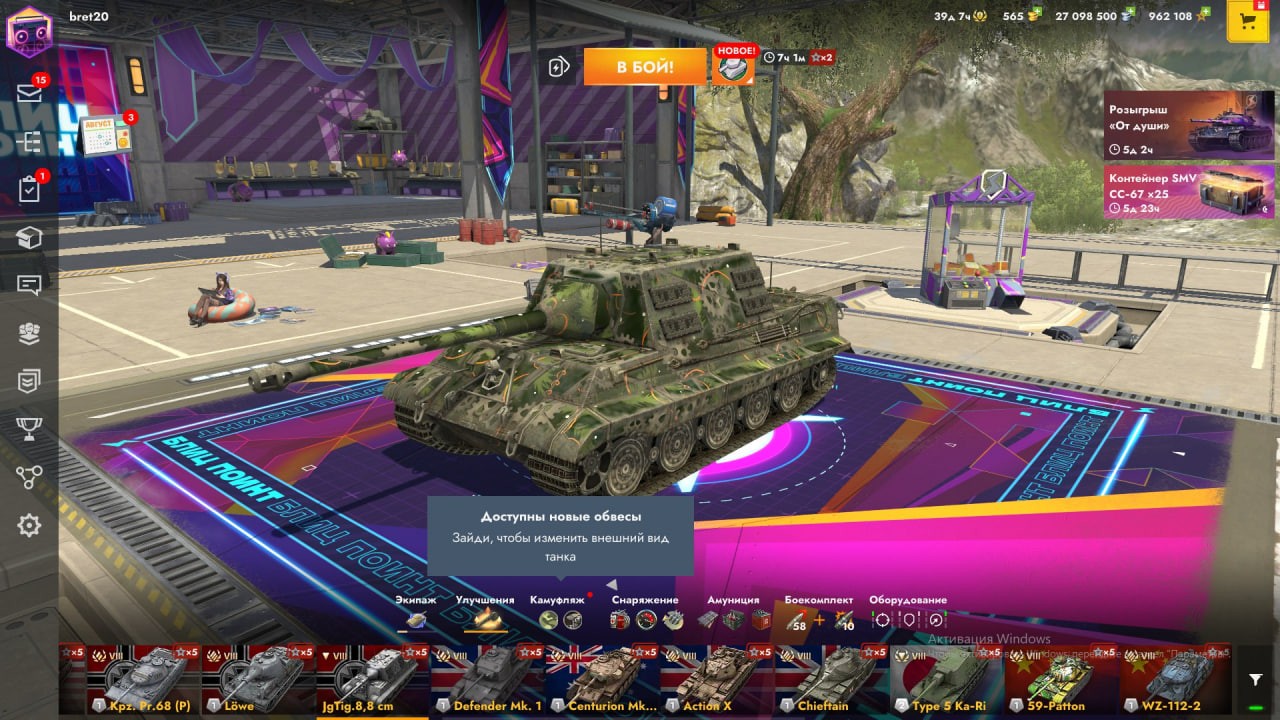Viewport: 1280px width, 720px height.
Task: Open the tech tree from the sidebar
Action: click(x=29, y=141)
